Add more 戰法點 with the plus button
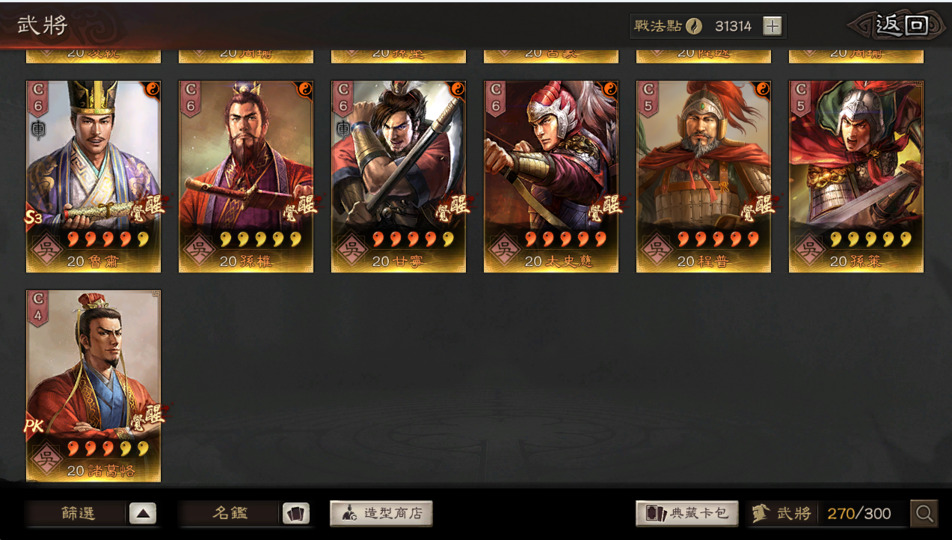952x540 pixels. pyautogui.click(x=773, y=26)
